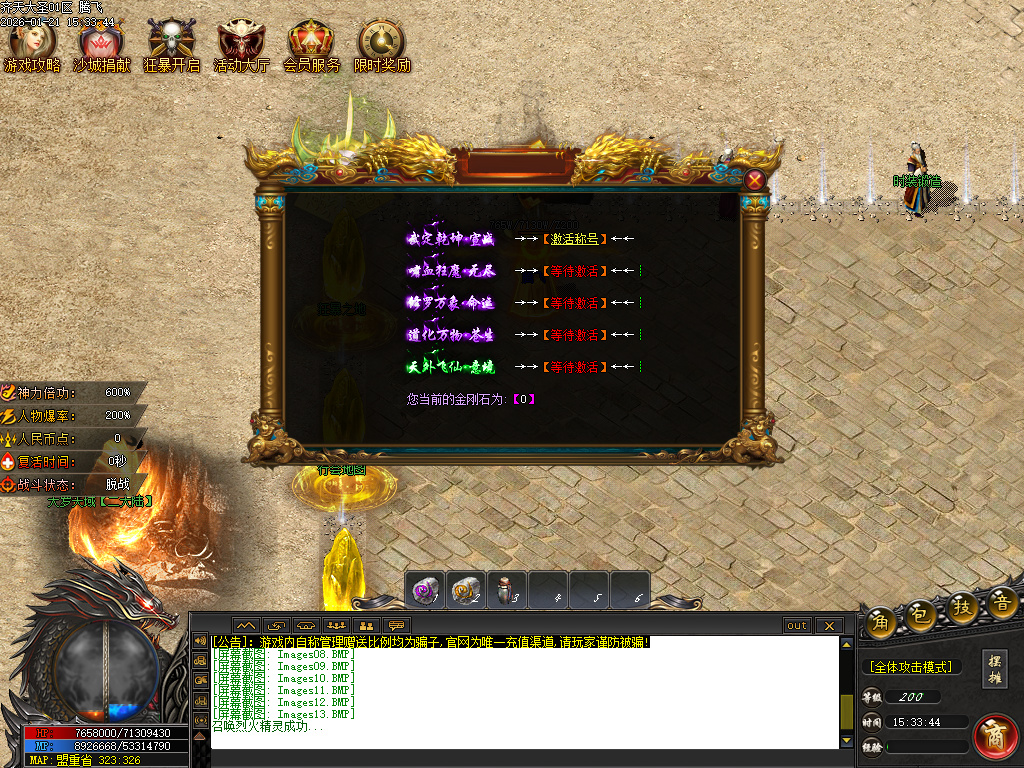Click the chat window 'out' button
Viewport: 1024px width, 768px height.
tap(797, 626)
